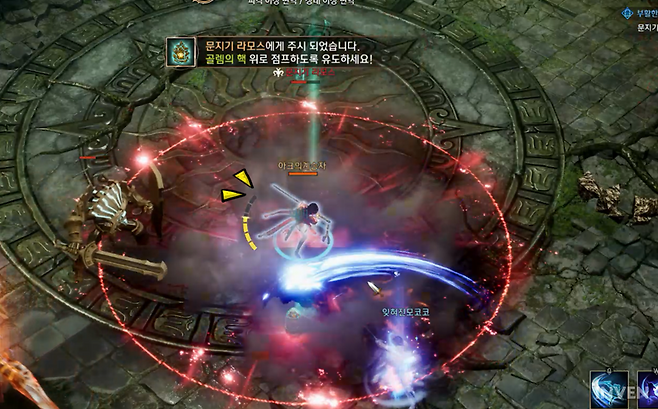658x409 pixels.
Task: Activate the Q wind slash skill
Action: tap(607, 391)
